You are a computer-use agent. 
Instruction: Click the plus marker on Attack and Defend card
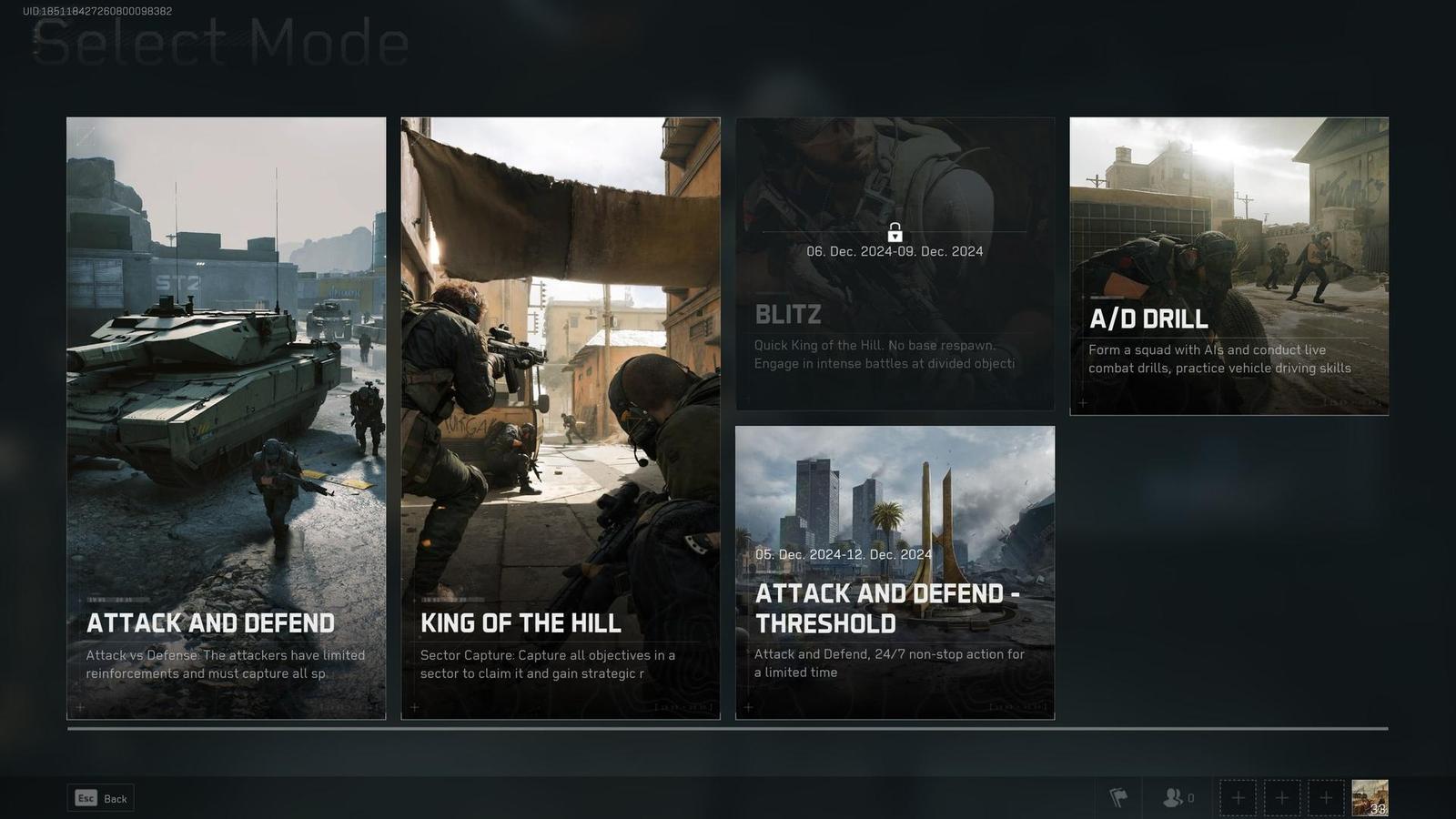pos(80,707)
